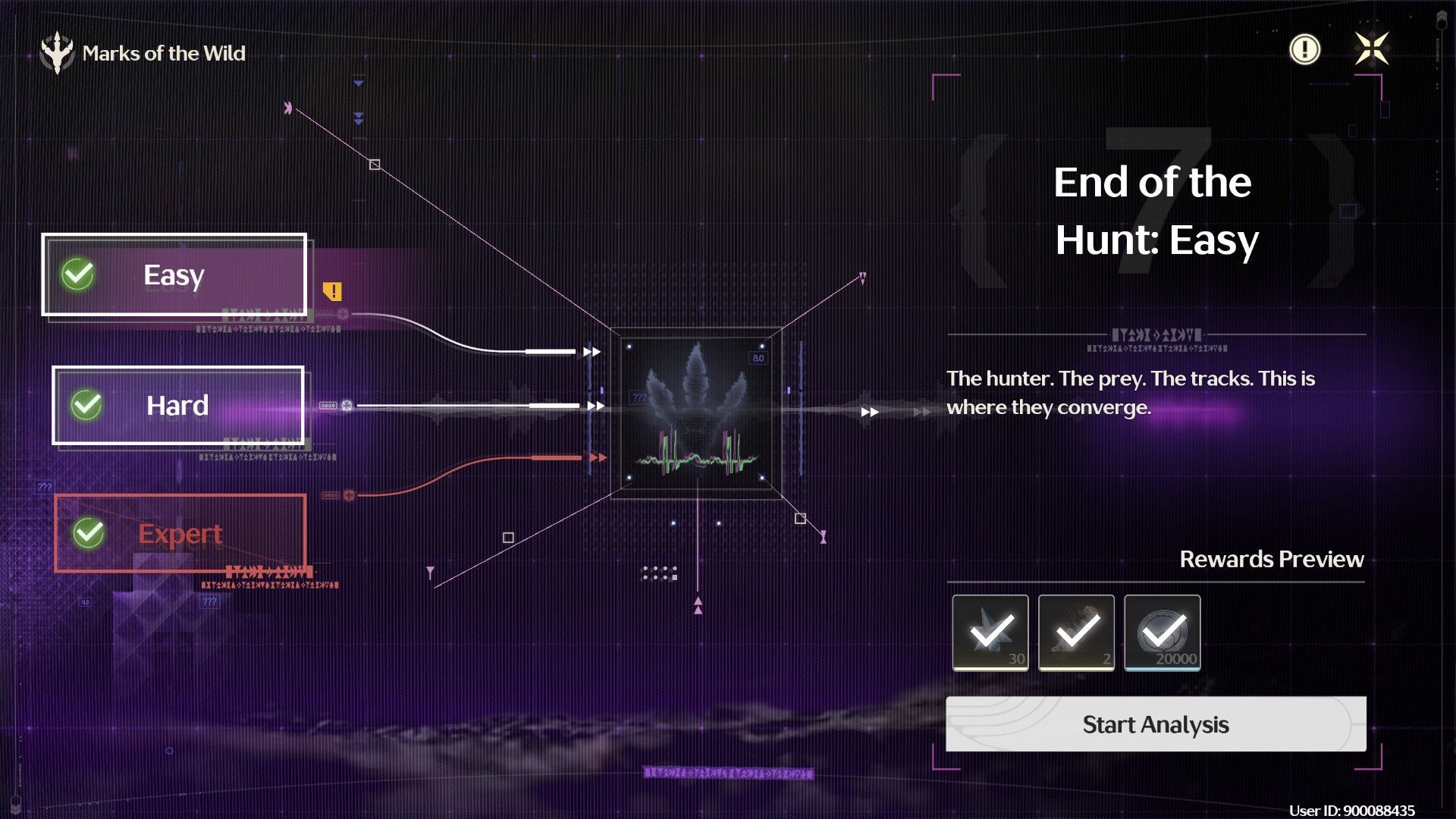The height and width of the screenshot is (819, 1456).
Task: Click the blue vertical level bar right of the scan panel
Action: (801, 409)
